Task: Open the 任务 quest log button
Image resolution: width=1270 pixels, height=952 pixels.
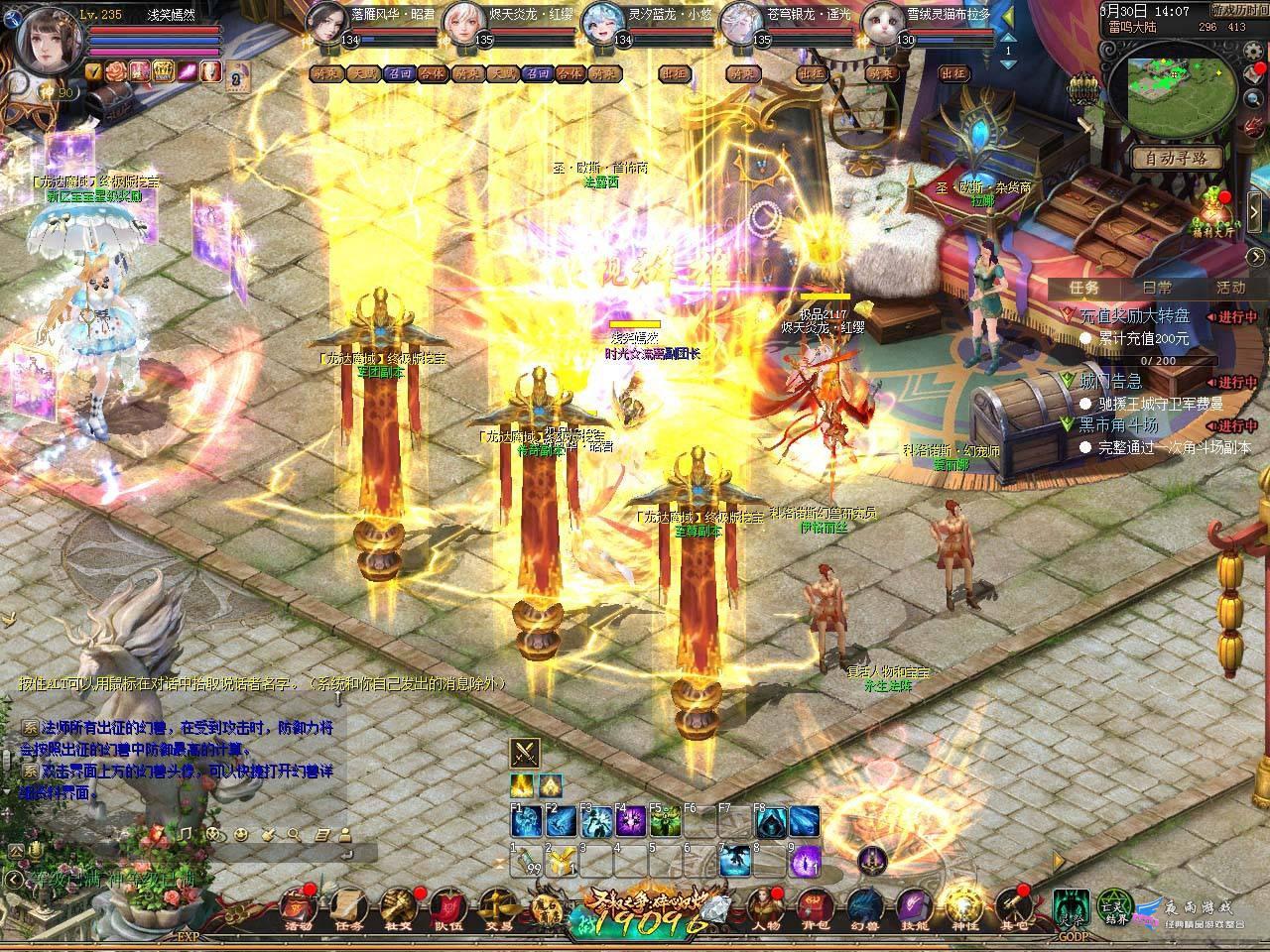Action: click(x=349, y=906)
